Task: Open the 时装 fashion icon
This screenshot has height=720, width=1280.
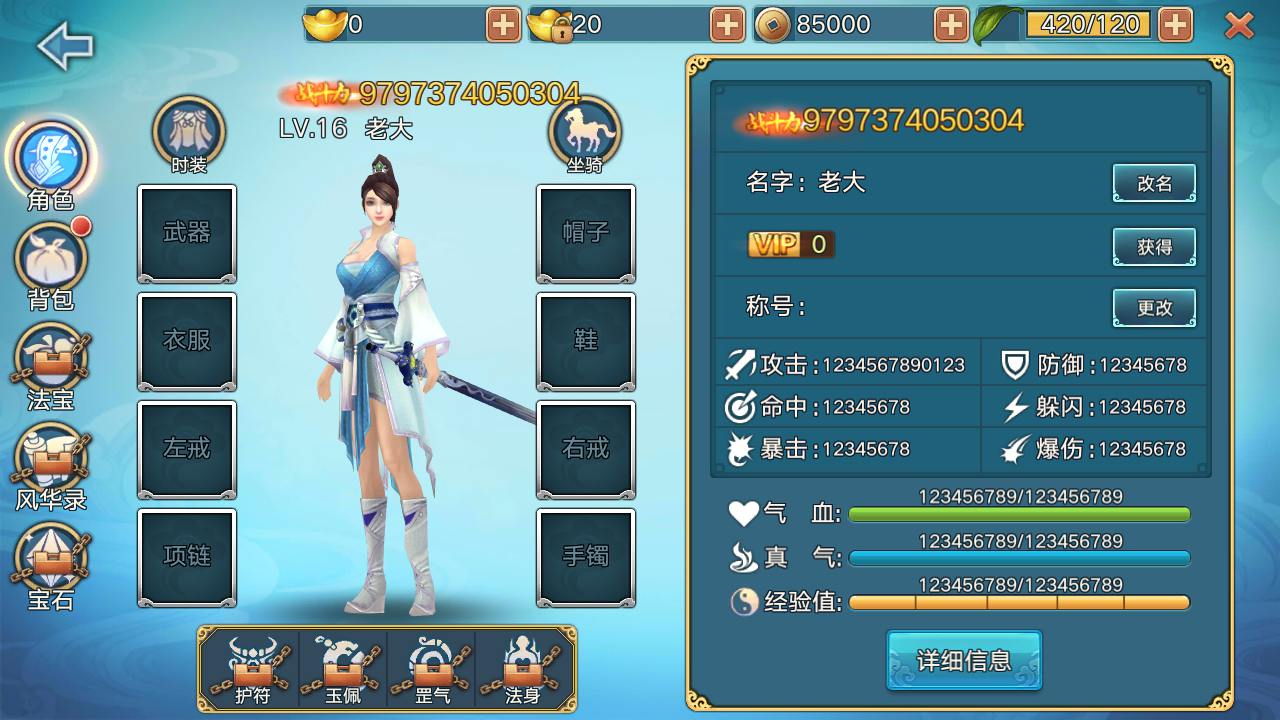Action: tap(188, 130)
